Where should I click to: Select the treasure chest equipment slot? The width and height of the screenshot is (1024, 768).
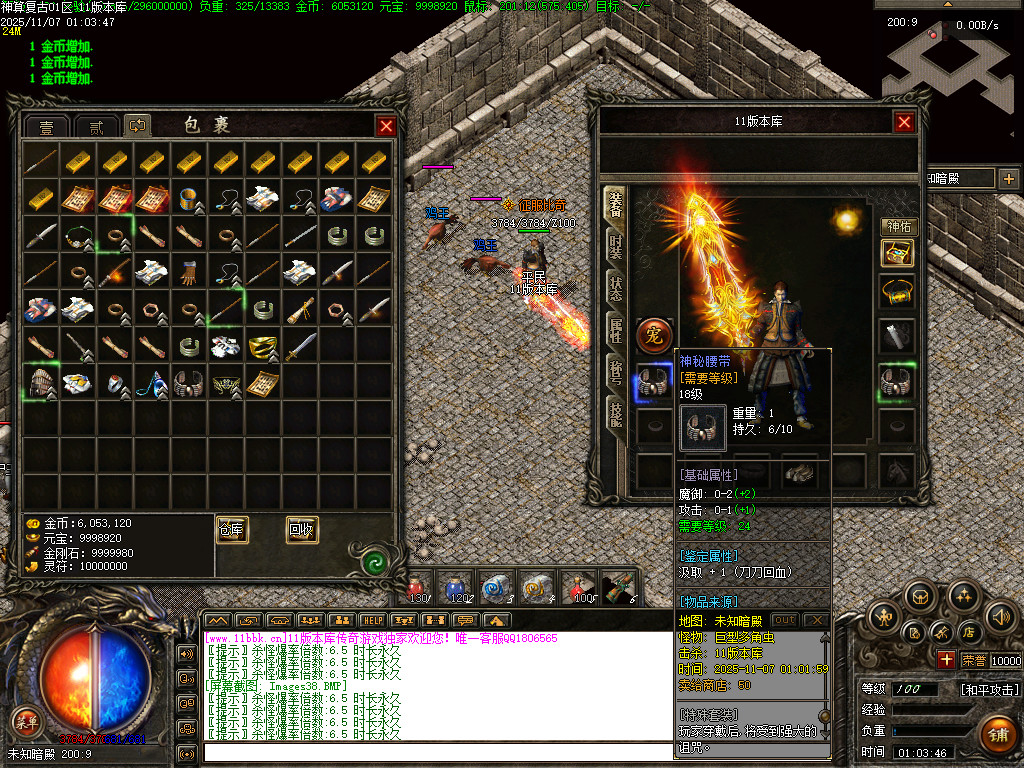pyautogui.click(x=897, y=254)
